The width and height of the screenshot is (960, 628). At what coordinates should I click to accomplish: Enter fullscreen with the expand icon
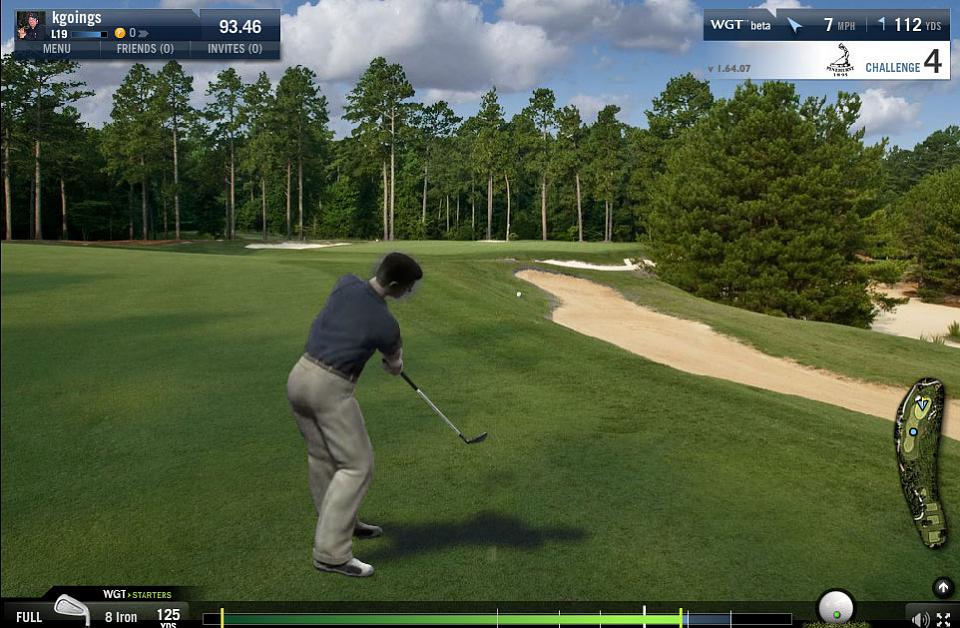click(944, 619)
